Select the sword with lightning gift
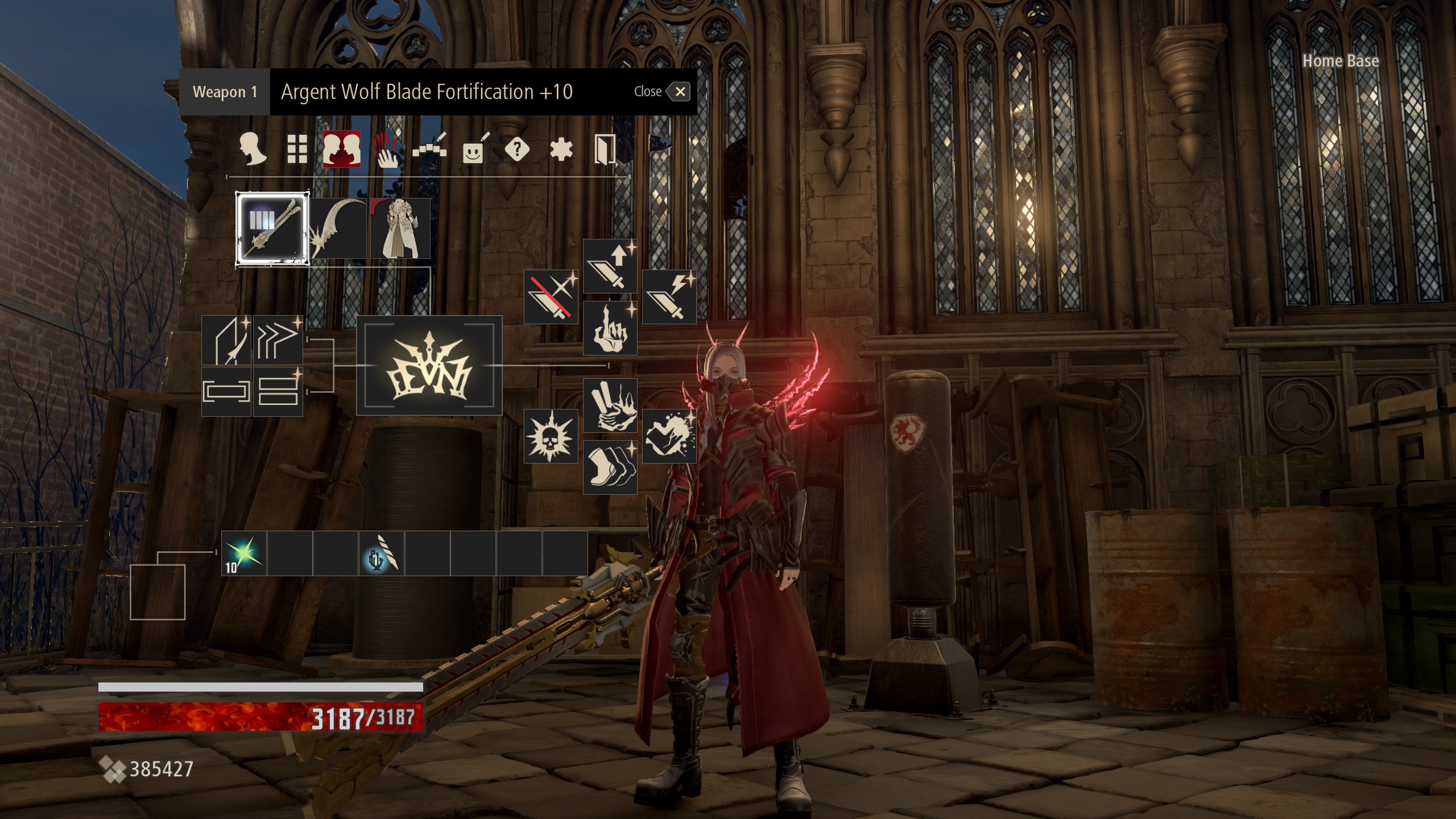 point(669,296)
